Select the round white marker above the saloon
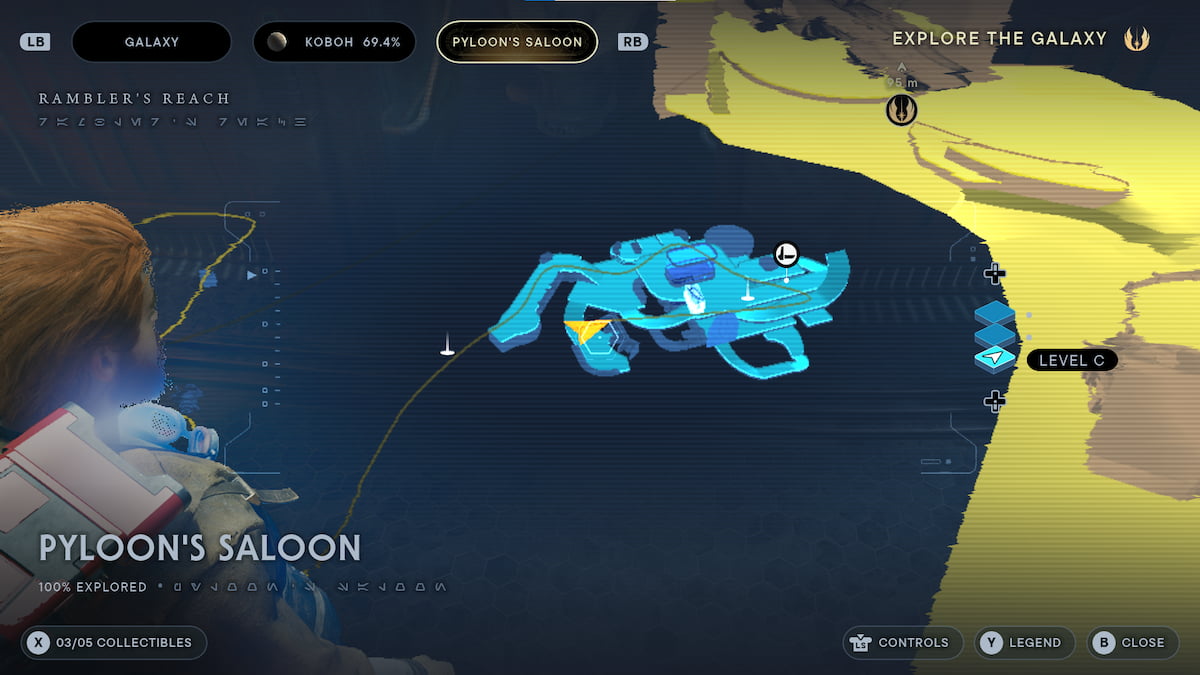The image size is (1200, 675). click(786, 254)
